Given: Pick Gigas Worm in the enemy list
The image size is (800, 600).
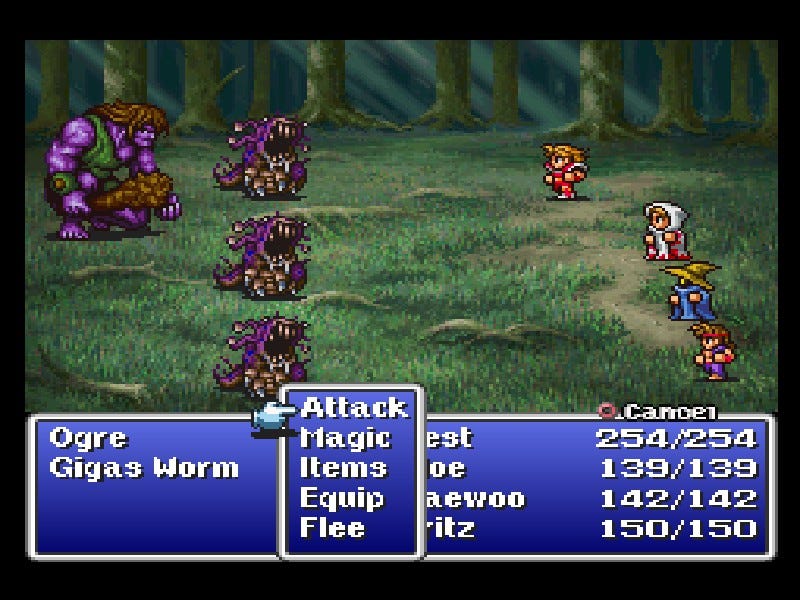Looking at the screenshot, I should tap(144, 468).
